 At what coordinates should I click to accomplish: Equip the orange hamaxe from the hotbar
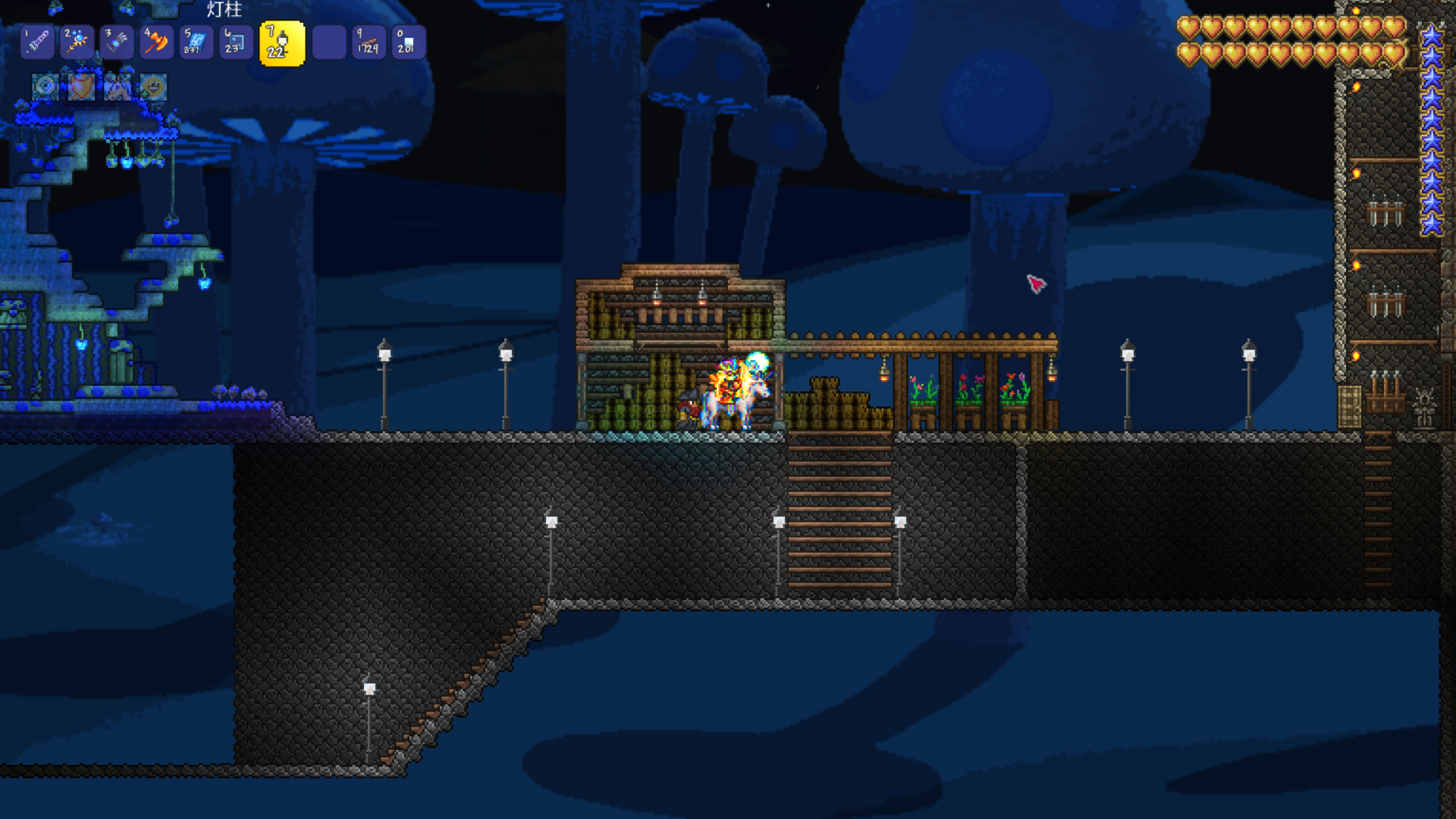tap(155, 42)
